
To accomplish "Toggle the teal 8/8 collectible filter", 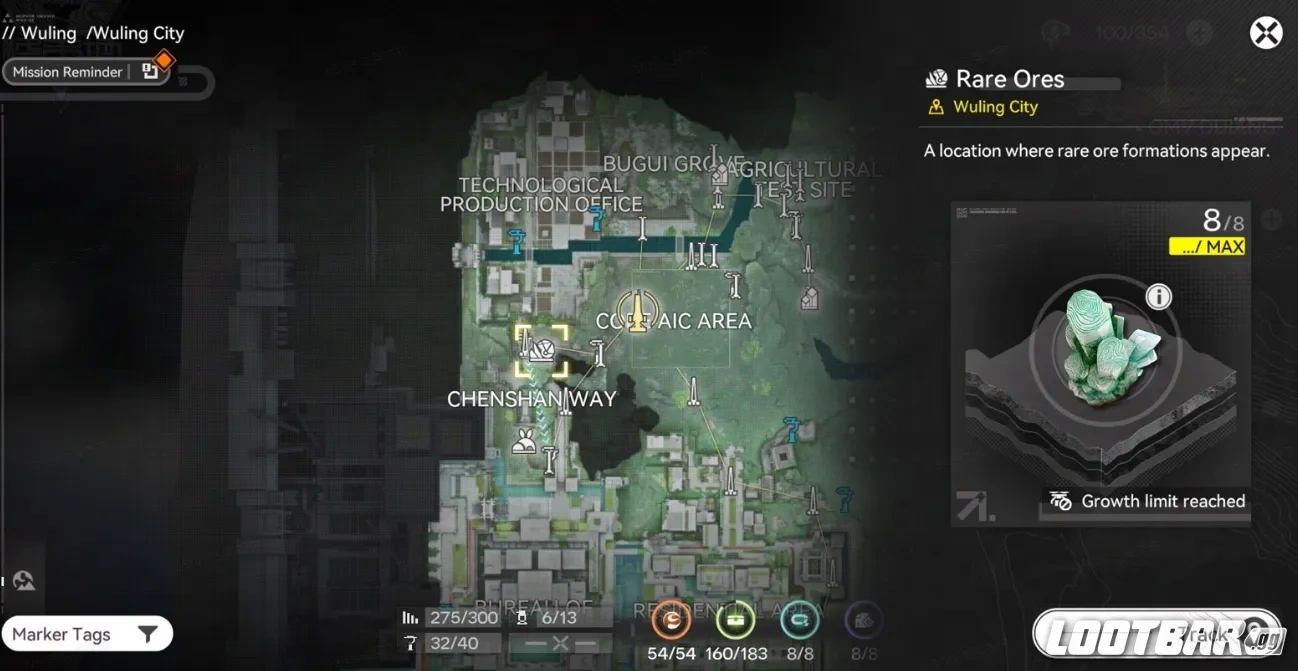I will [x=799, y=622].
